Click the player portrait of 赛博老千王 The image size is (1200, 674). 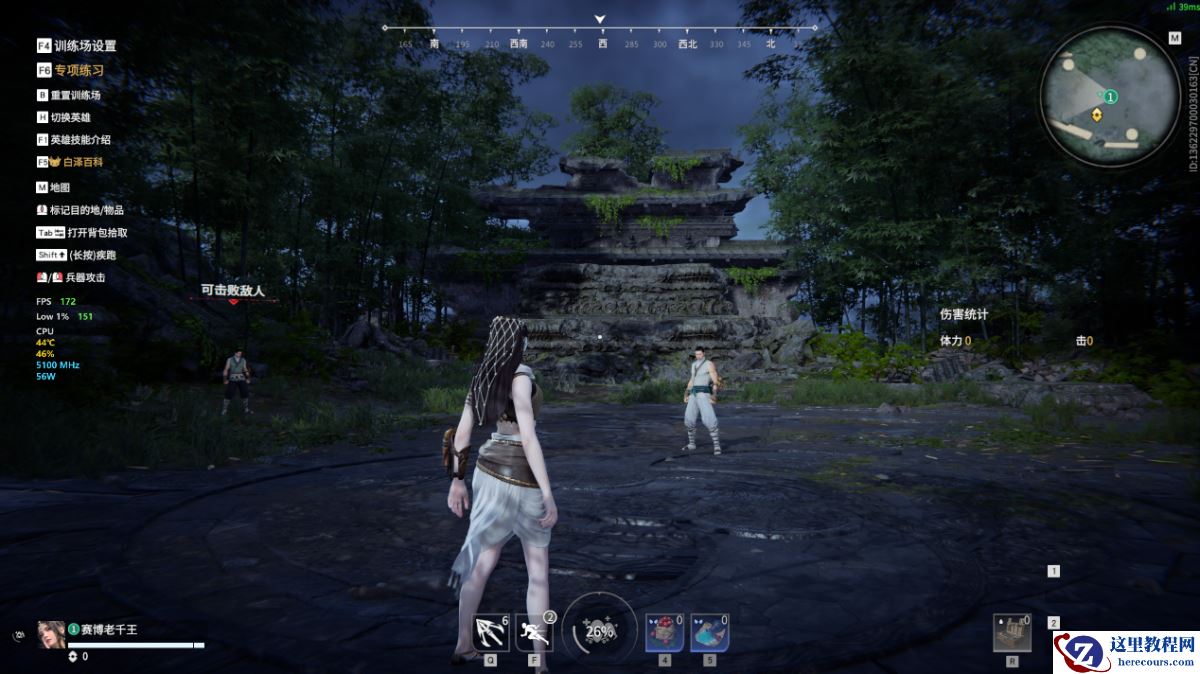point(52,635)
